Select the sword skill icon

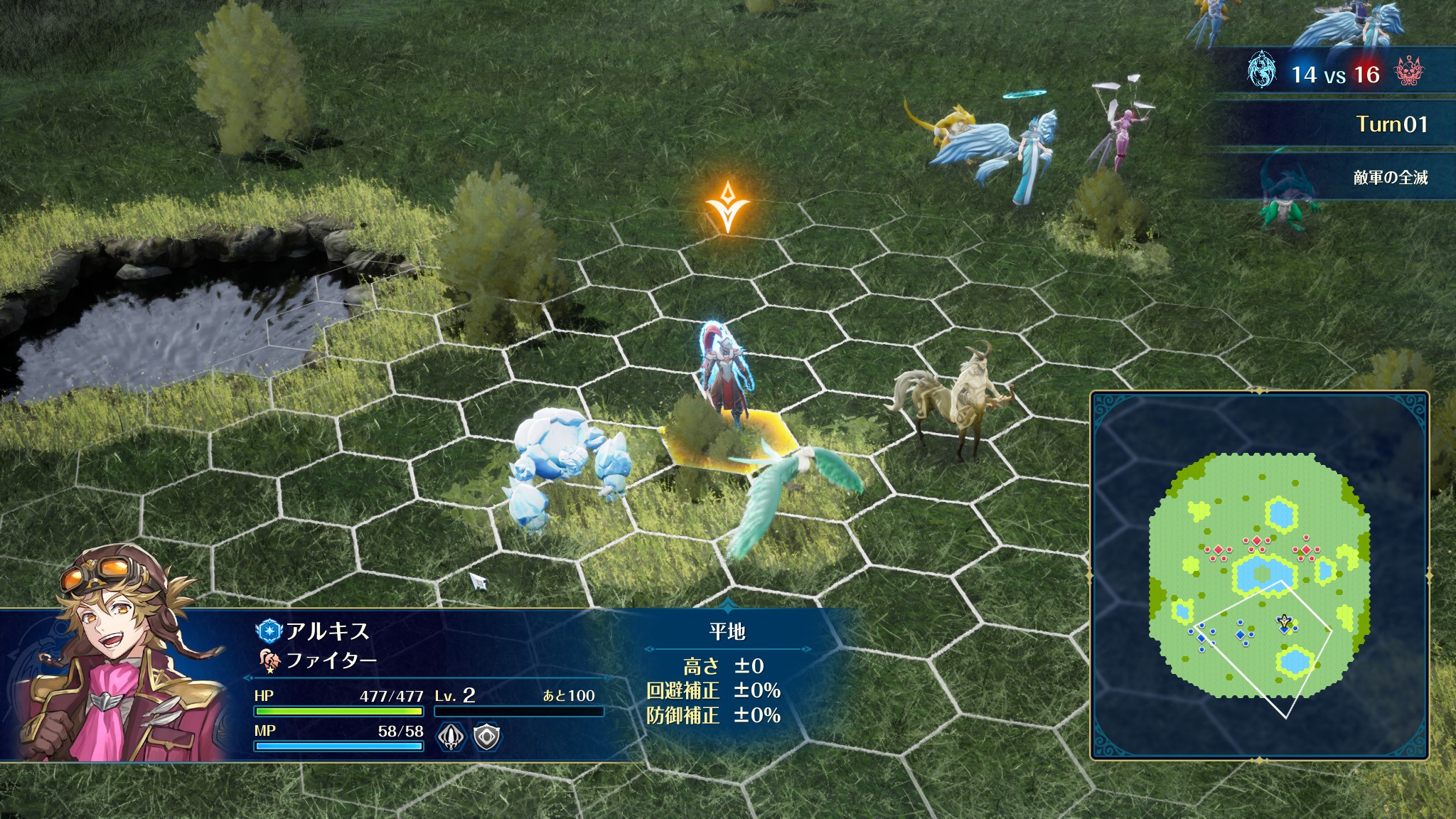pos(450,737)
